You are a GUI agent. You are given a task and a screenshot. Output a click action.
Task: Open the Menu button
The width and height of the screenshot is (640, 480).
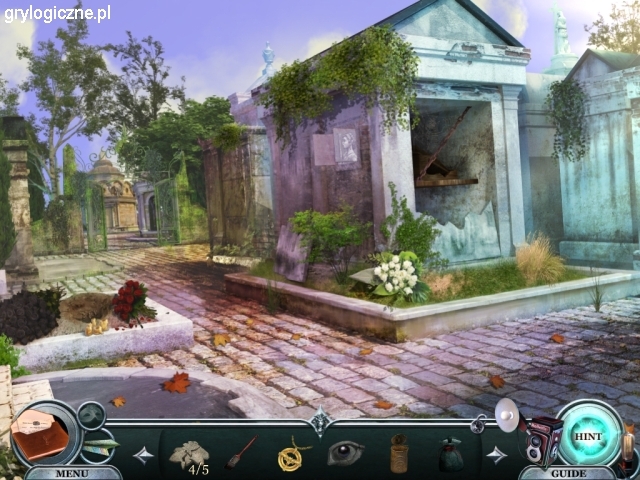point(71,472)
